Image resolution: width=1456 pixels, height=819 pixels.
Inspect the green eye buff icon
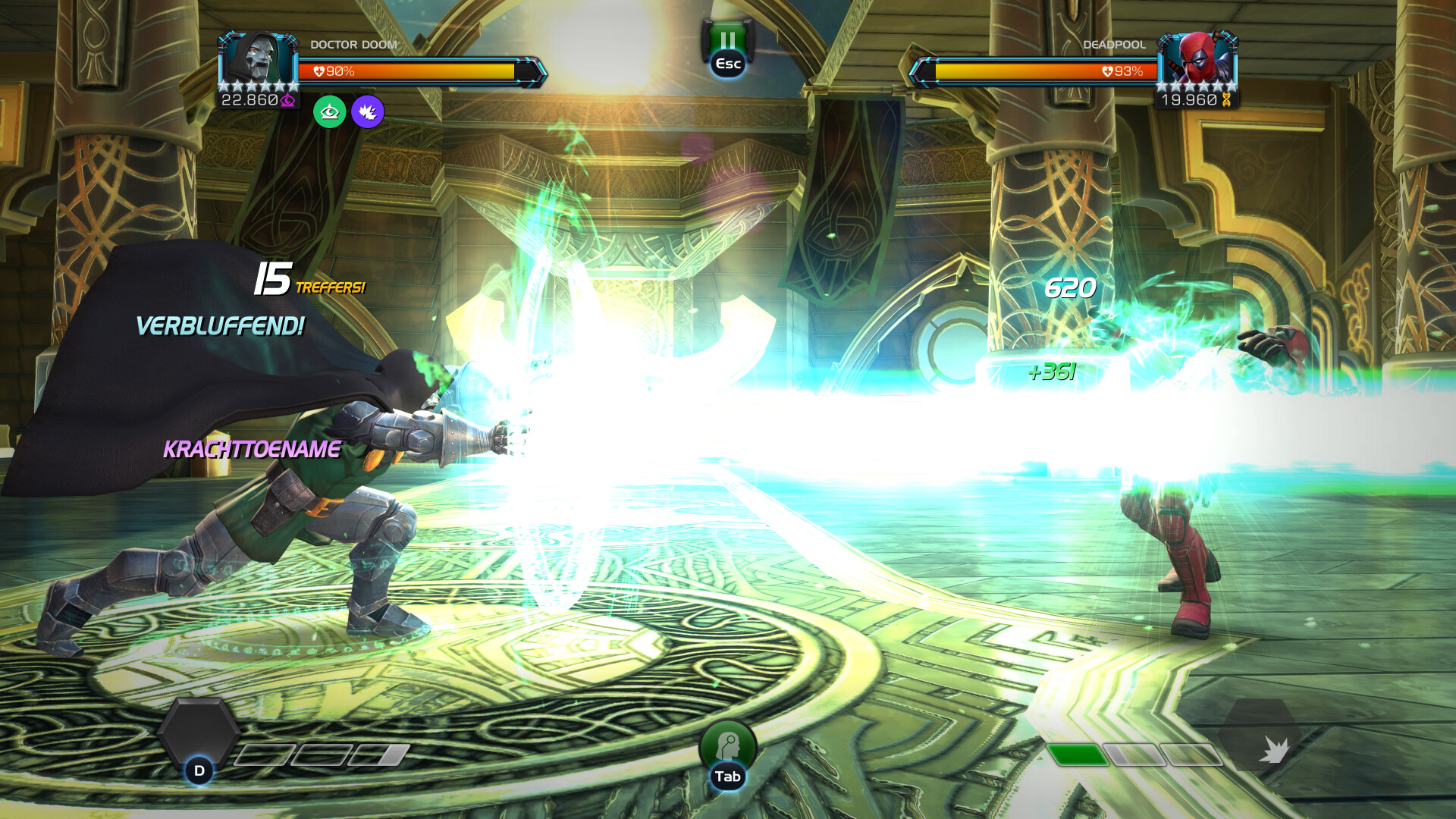click(330, 112)
